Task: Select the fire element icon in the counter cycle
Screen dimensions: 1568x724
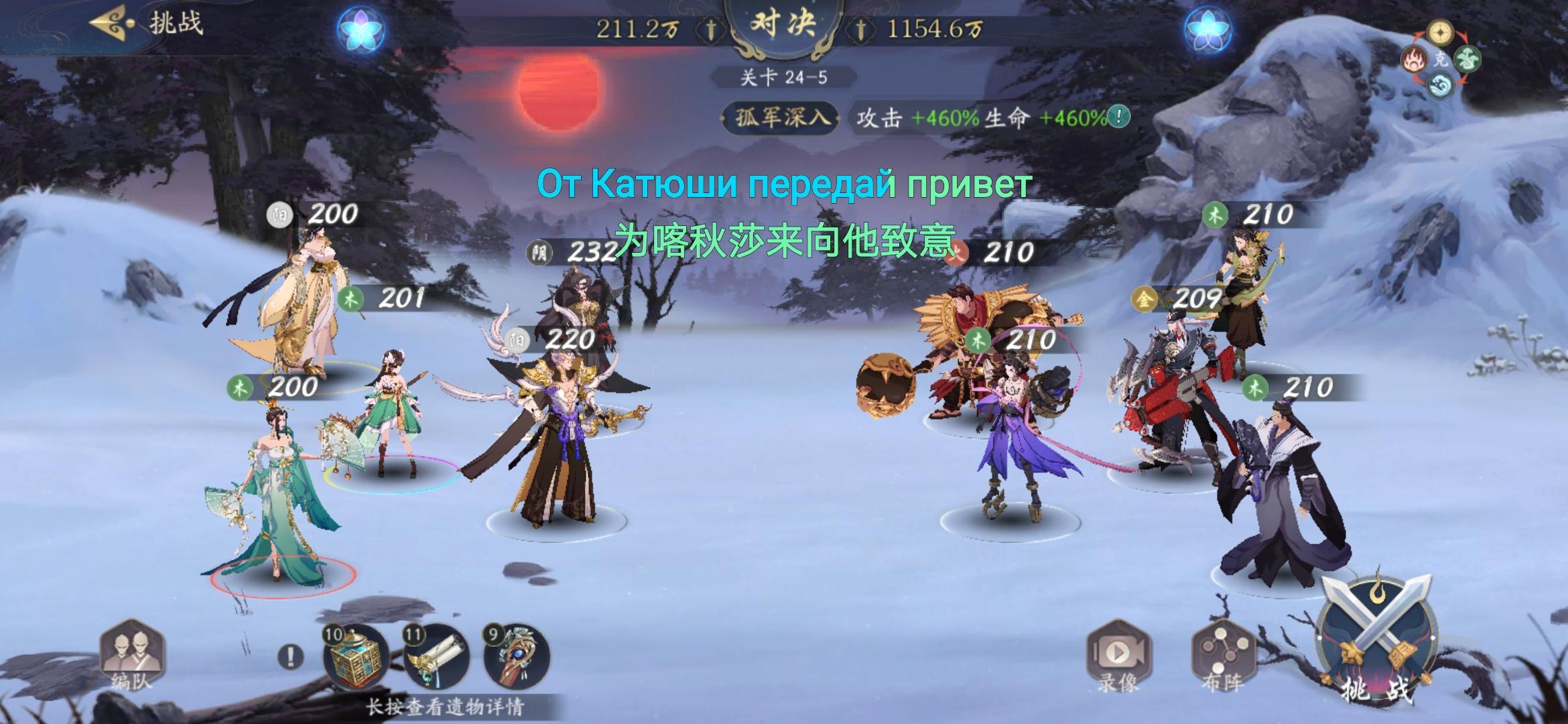Action: pos(1414,60)
